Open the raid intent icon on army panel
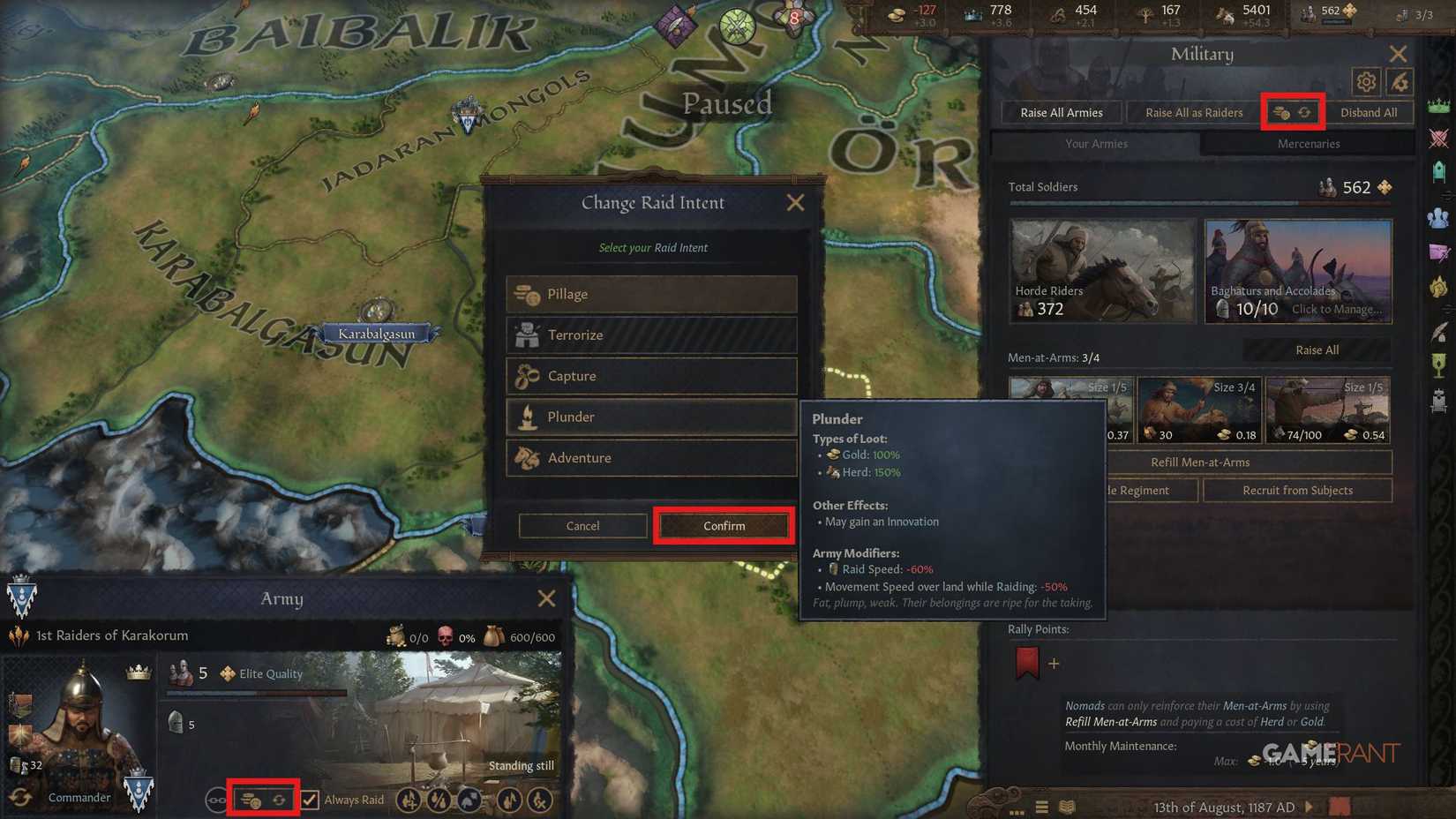This screenshot has height=819, width=1456. 250,800
